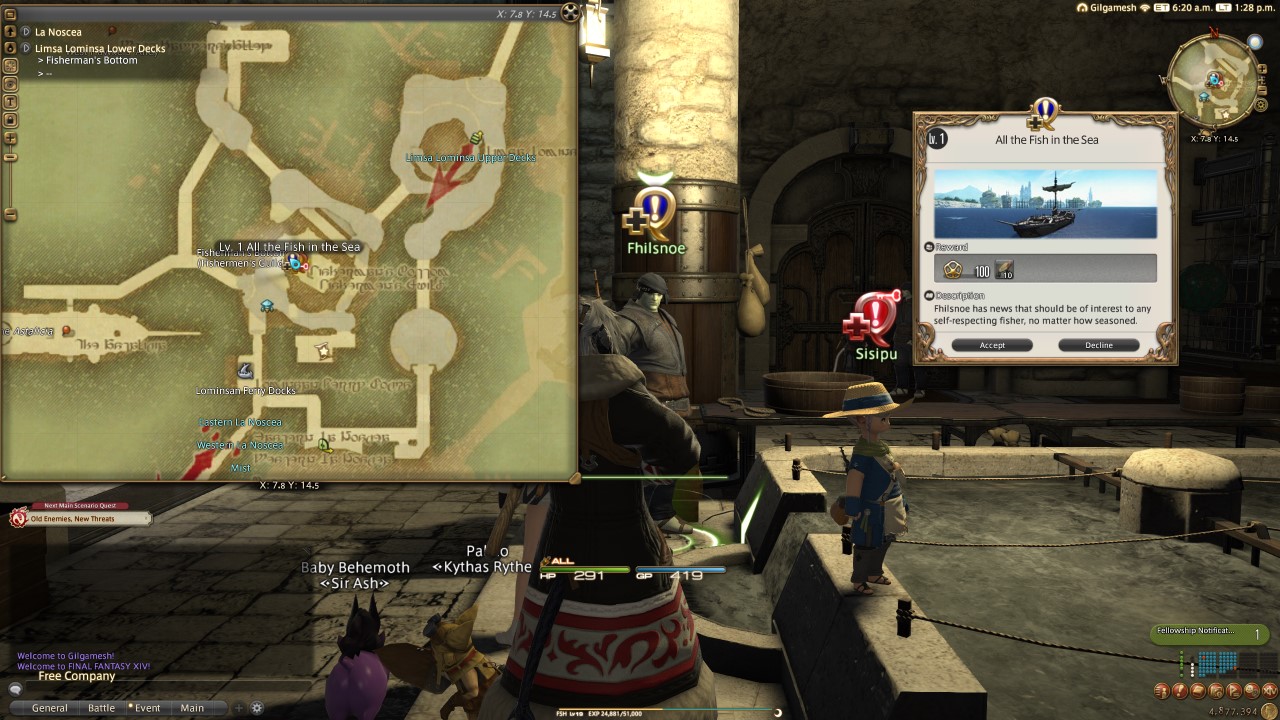
Task: Toggle the eye visibility icon on the map sidebar
Action: [10, 84]
